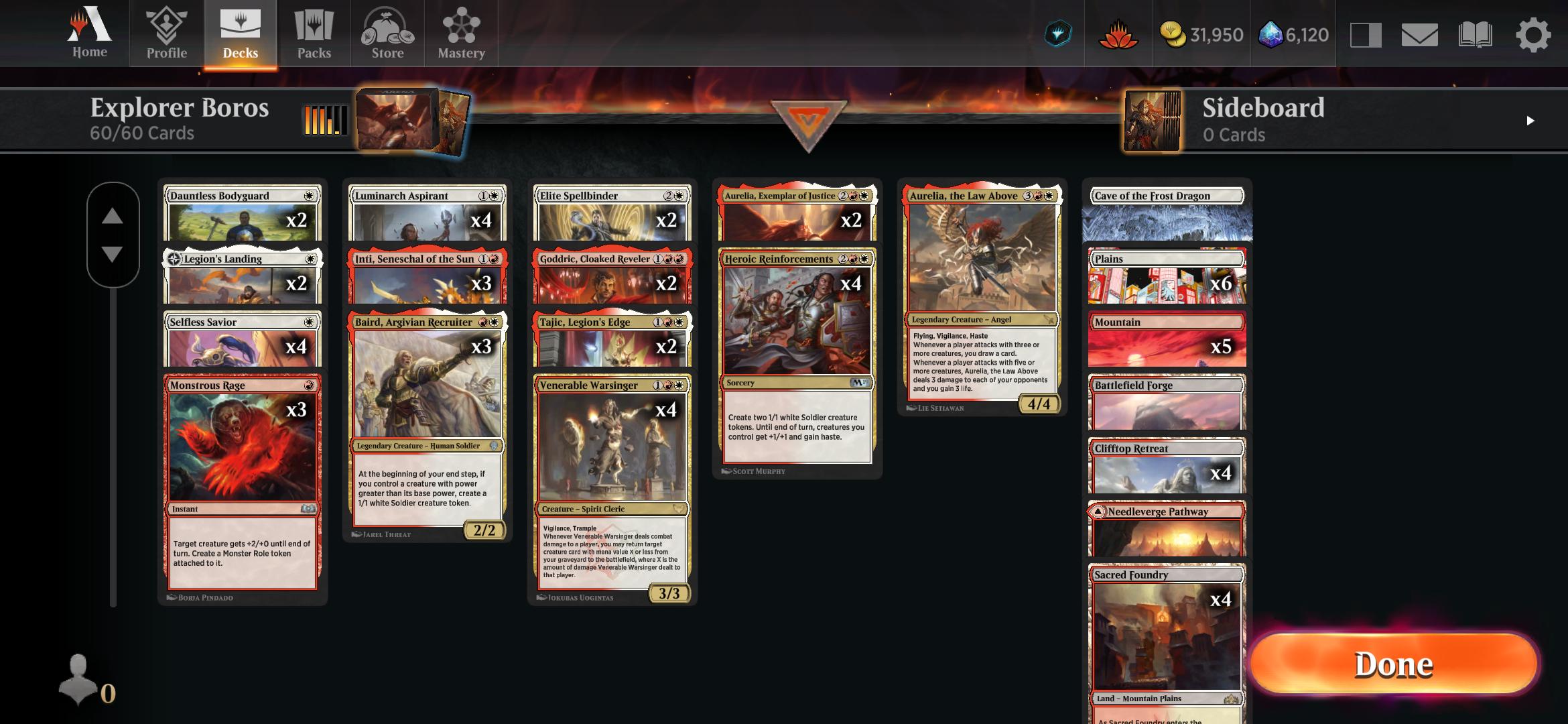
Task: Click the Explorer Boros deck name
Action: (181, 107)
